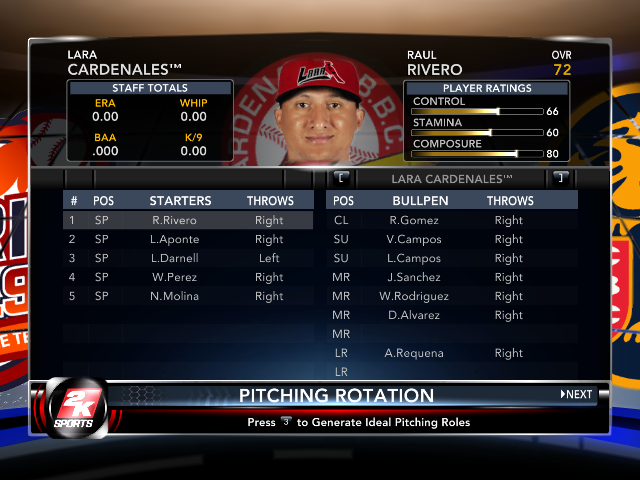Choose middle reliever D.Alvarez

[x=452, y=315]
